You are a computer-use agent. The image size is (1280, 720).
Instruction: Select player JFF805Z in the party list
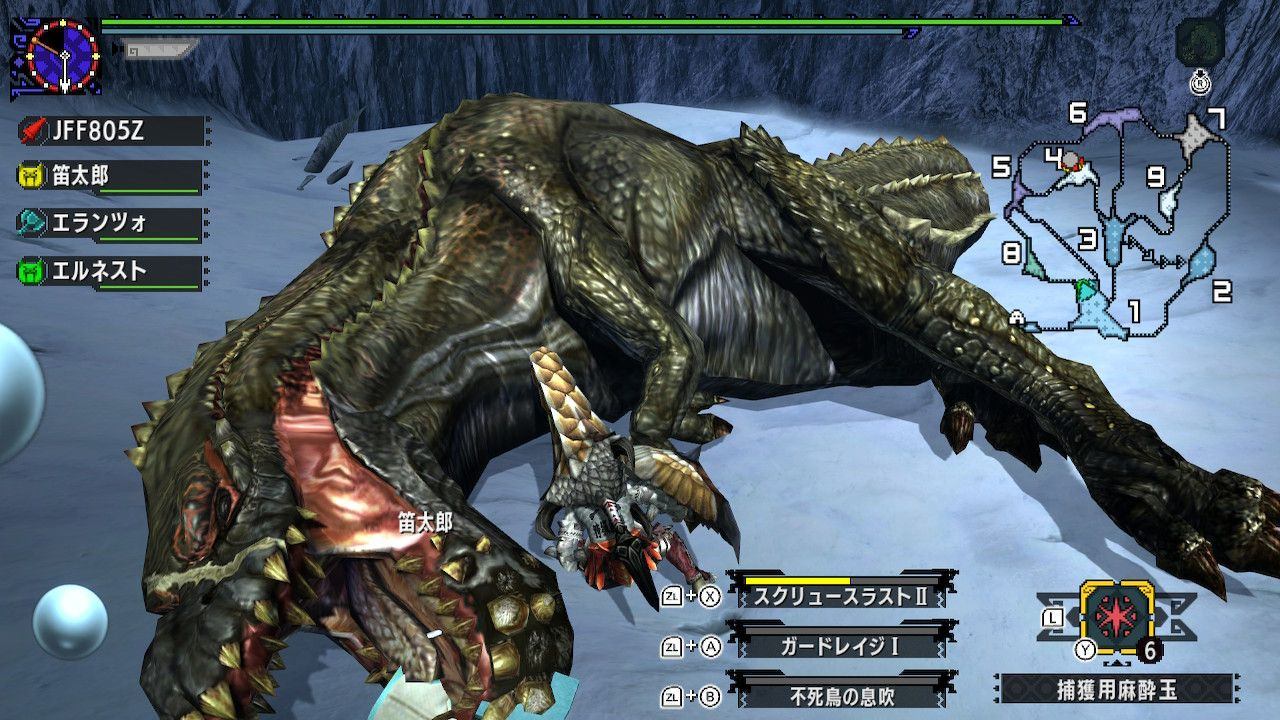110,131
